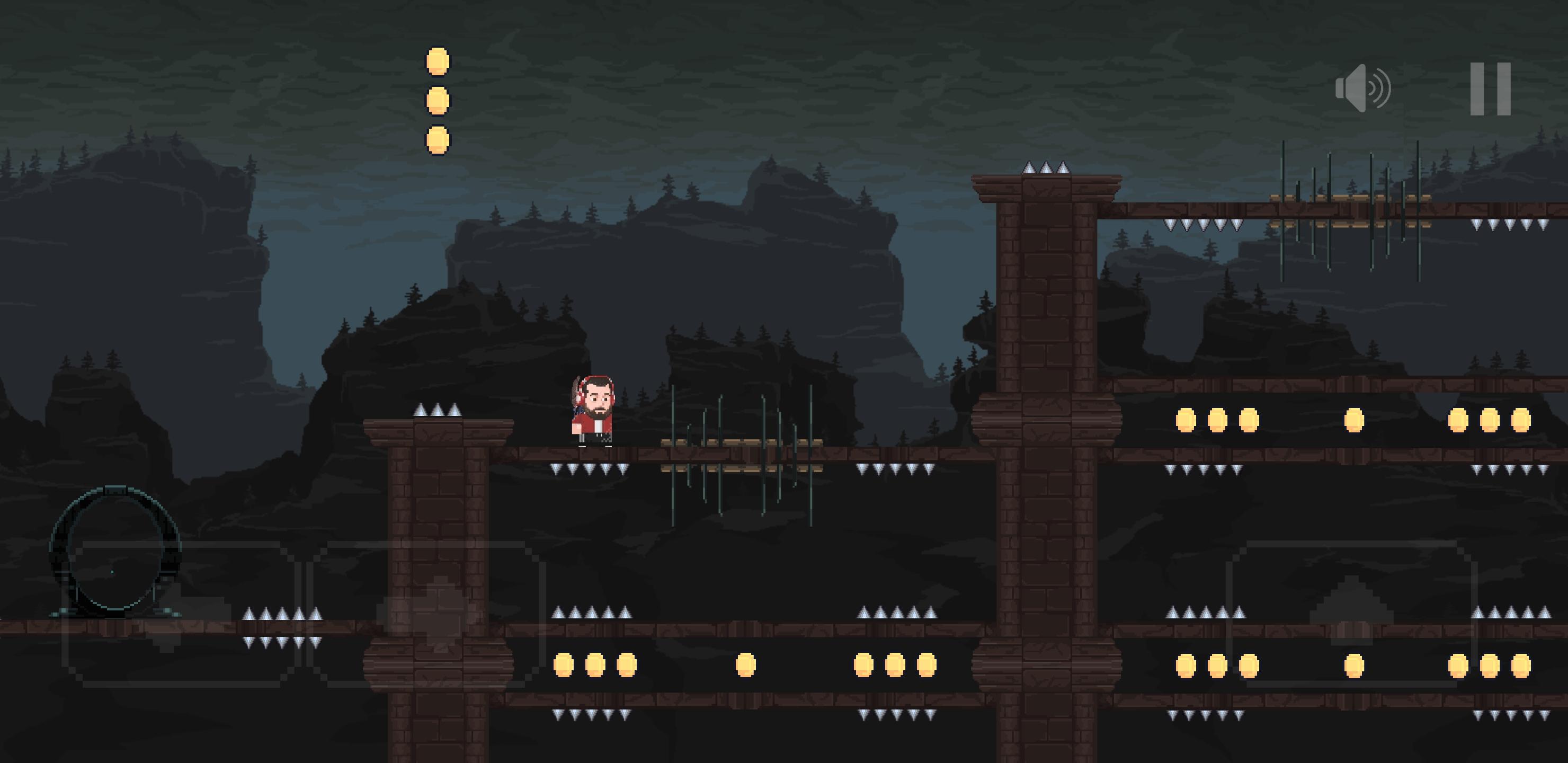The height and width of the screenshot is (763, 1568).
Task: Toggle audio off with the volume speaker symbol
Action: (x=1365, y=89)
